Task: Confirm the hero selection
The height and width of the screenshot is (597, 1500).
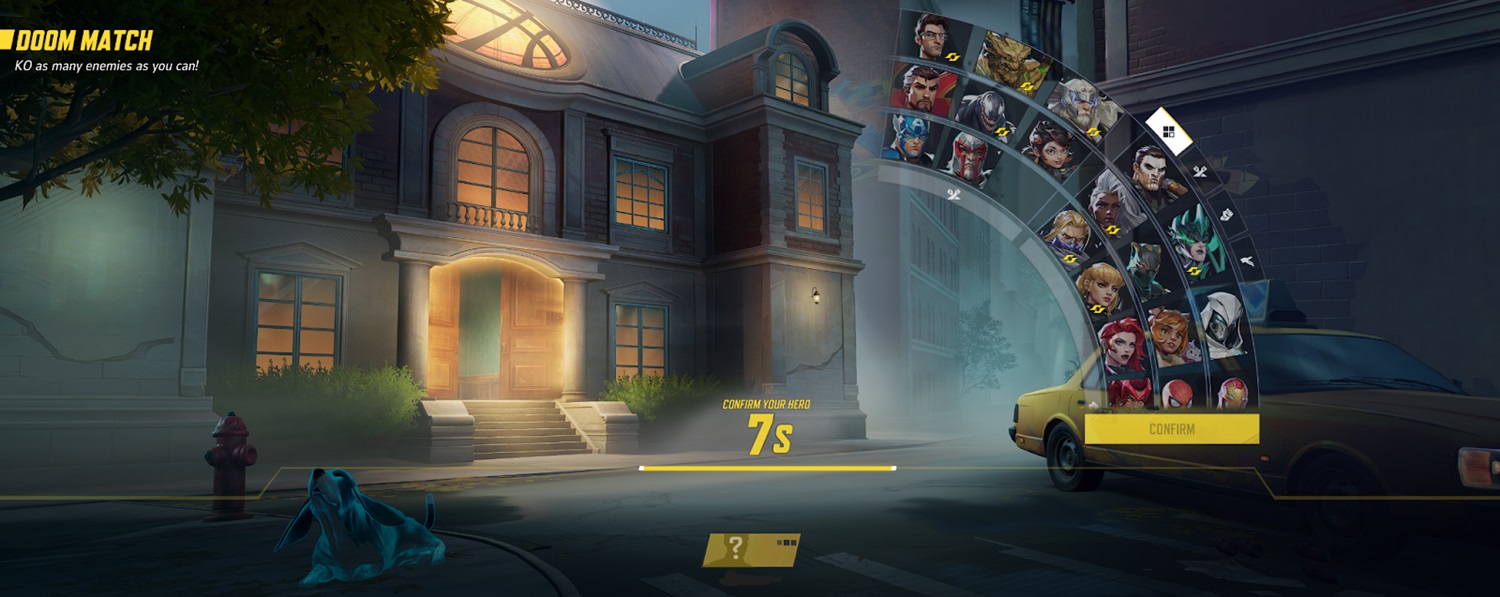Action: (1171, 429)
